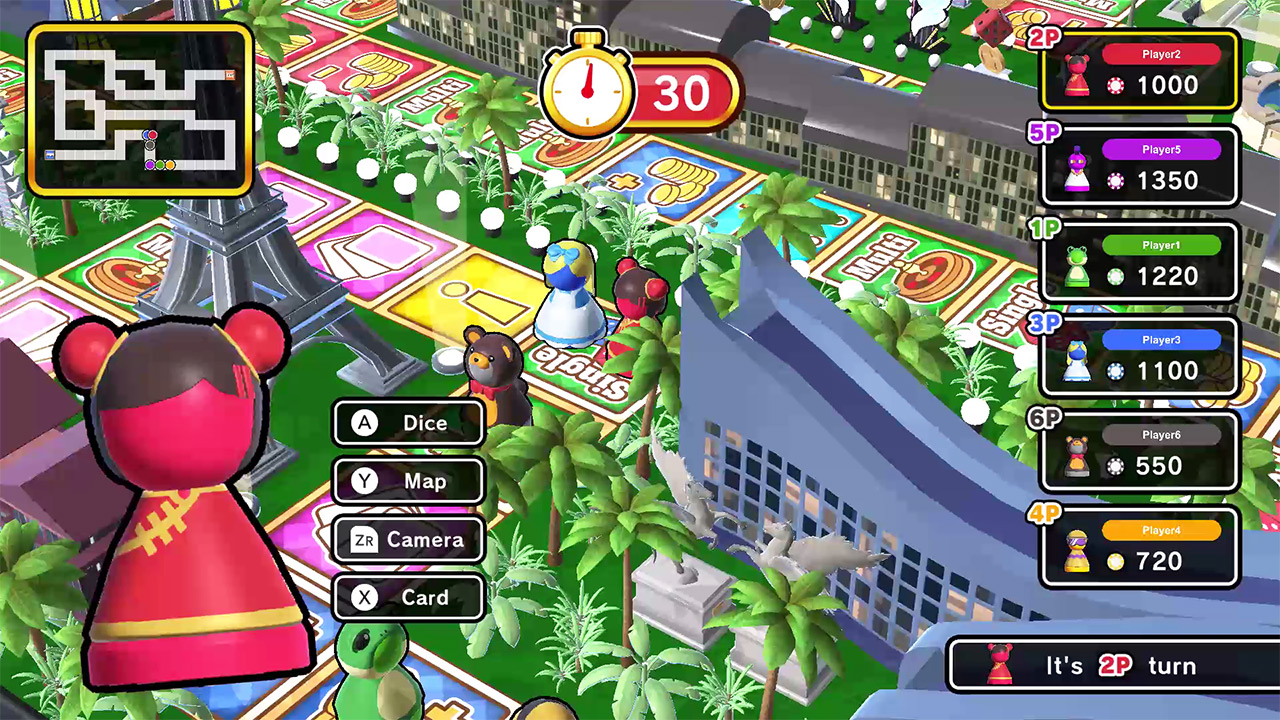
Task: Toggle the Camera mode option
Action: (407, 540)
